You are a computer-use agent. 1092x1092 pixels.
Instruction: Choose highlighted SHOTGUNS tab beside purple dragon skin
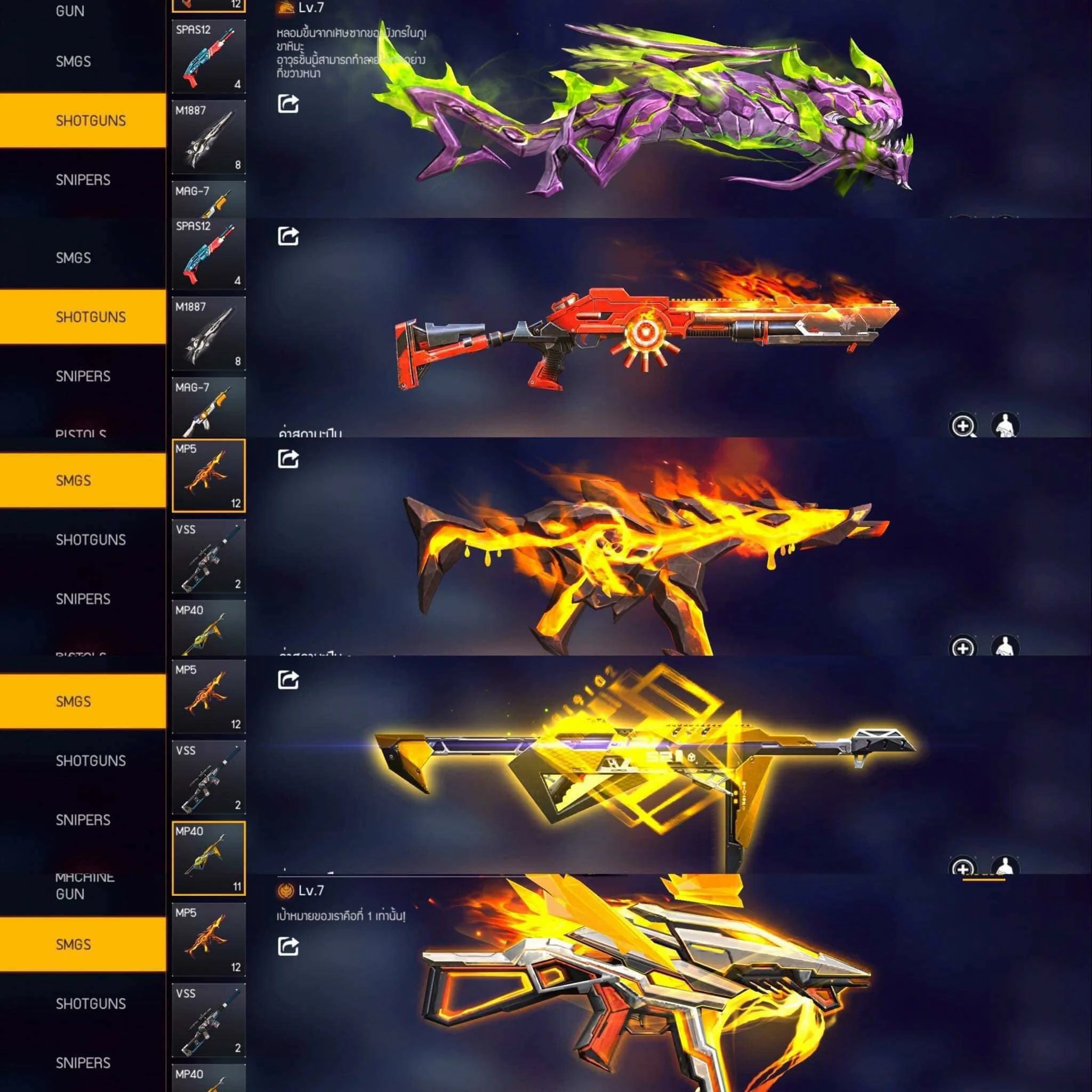pos(83,121)
